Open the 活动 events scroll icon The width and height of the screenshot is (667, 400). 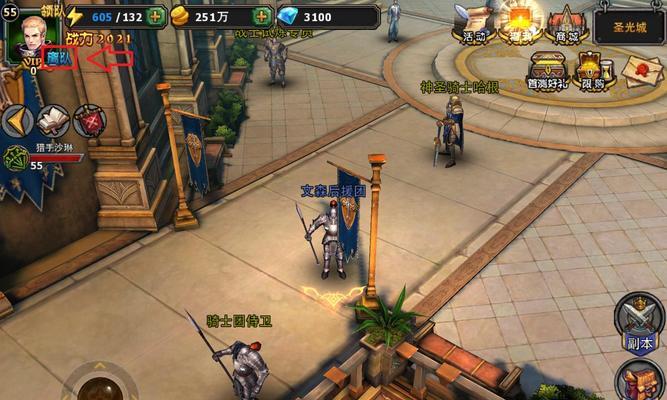click(x=473, y=23)
